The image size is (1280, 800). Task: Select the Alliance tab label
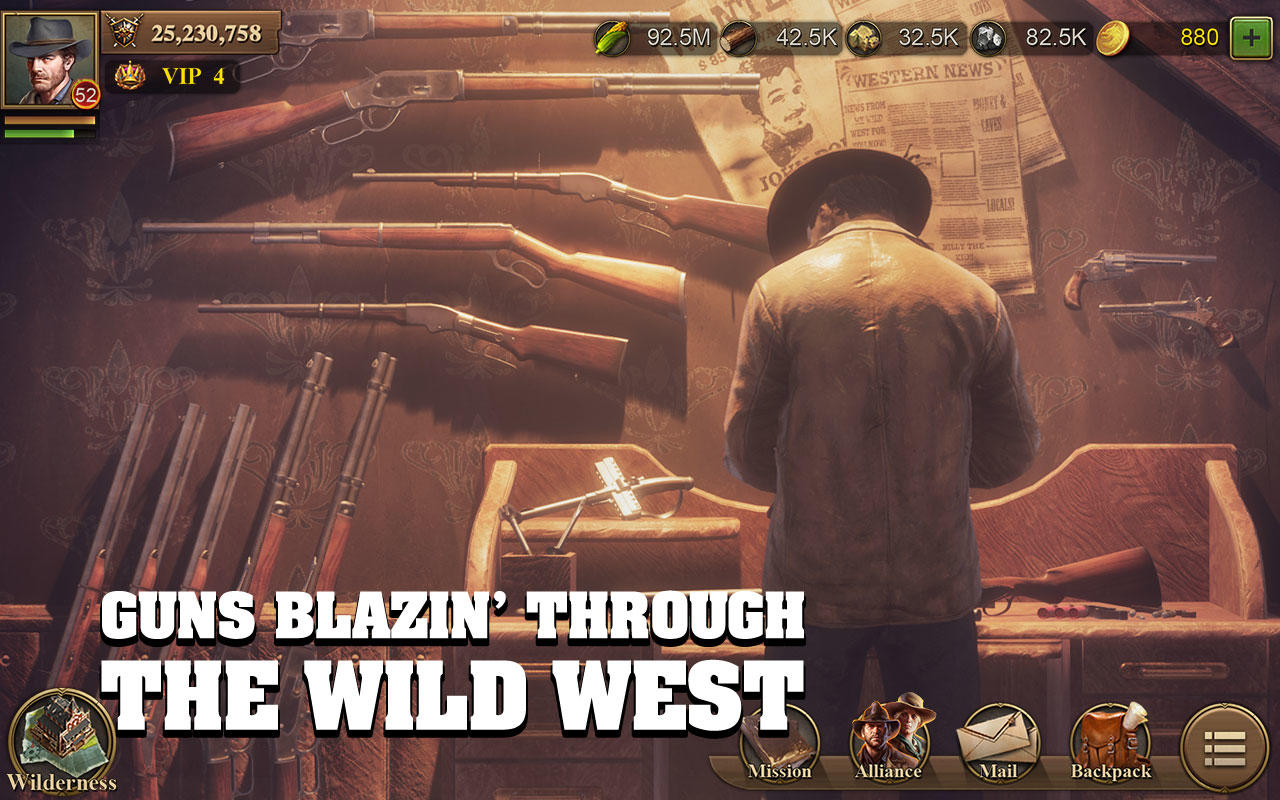click(890, 772)
